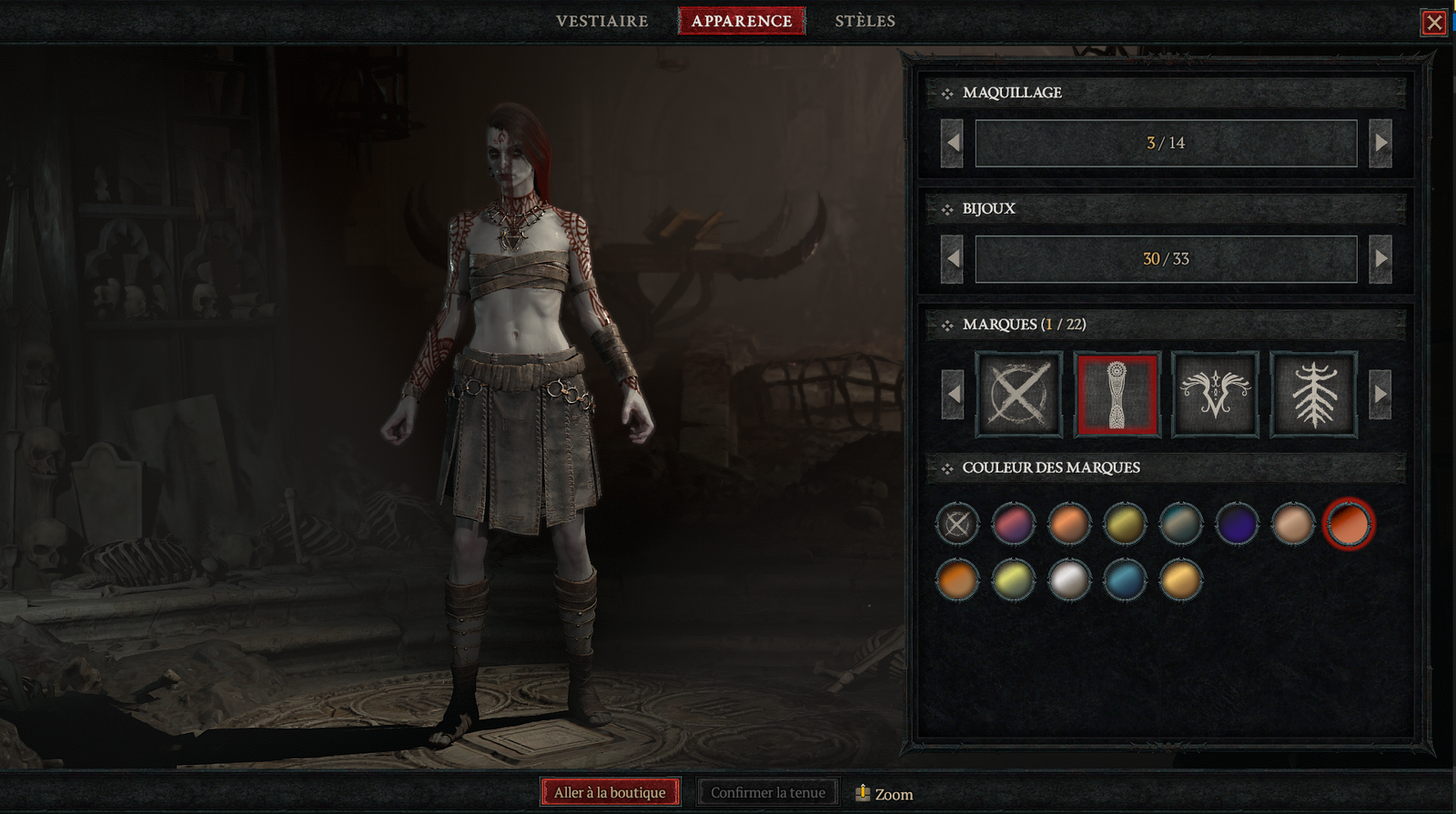Choose the white marking color

point(1069,580)
